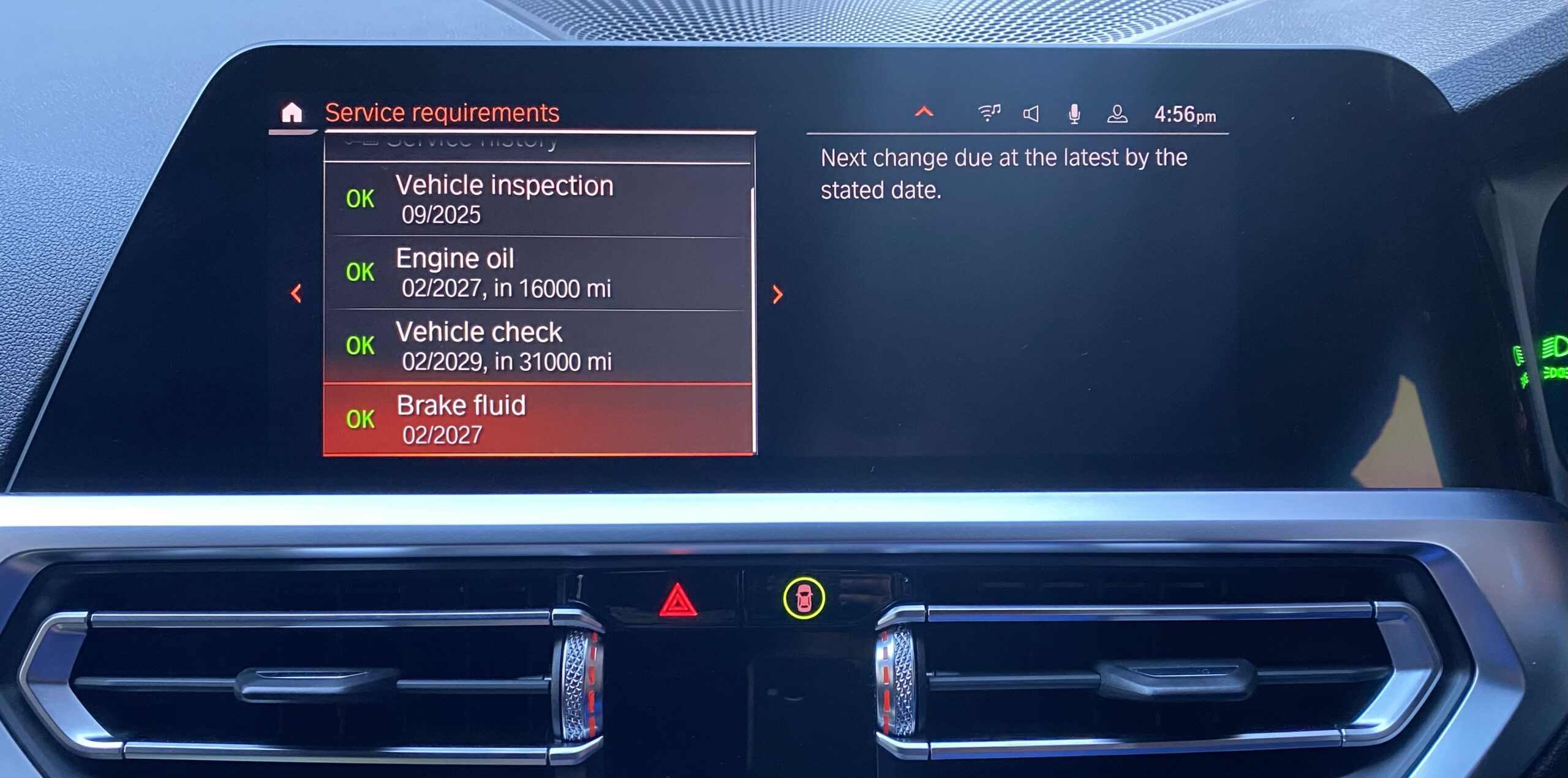Open the driver profile icon
Screen dimensions: 1568x778
click(x=1117, y=114)
